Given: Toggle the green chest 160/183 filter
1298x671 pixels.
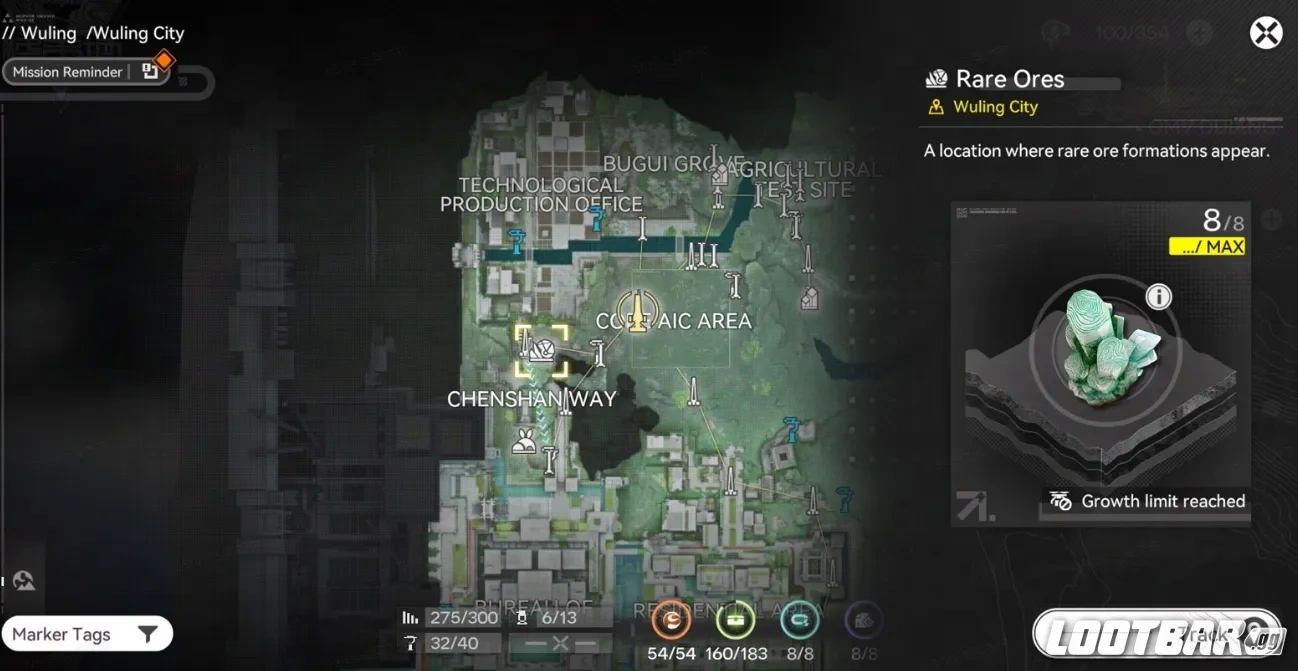Looking at the screenshot, I should (735, 622).
